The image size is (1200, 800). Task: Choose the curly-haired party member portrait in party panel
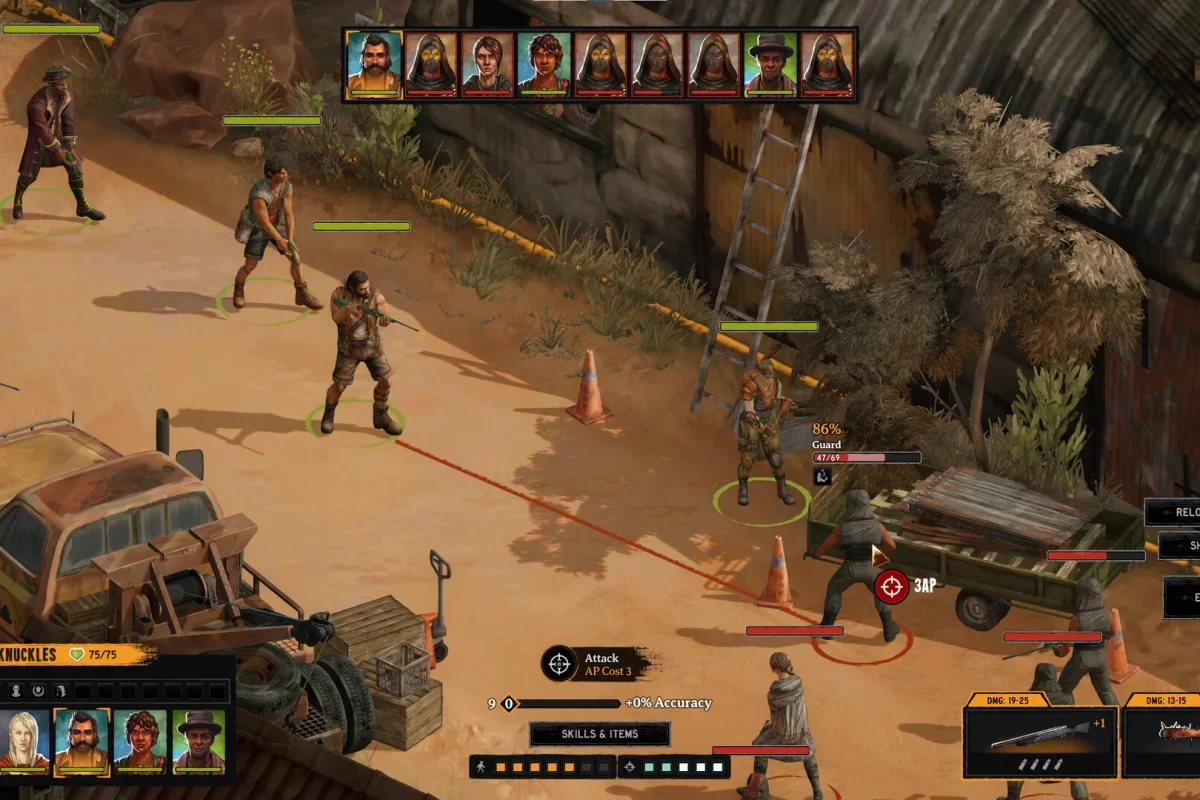pos(139,741)
